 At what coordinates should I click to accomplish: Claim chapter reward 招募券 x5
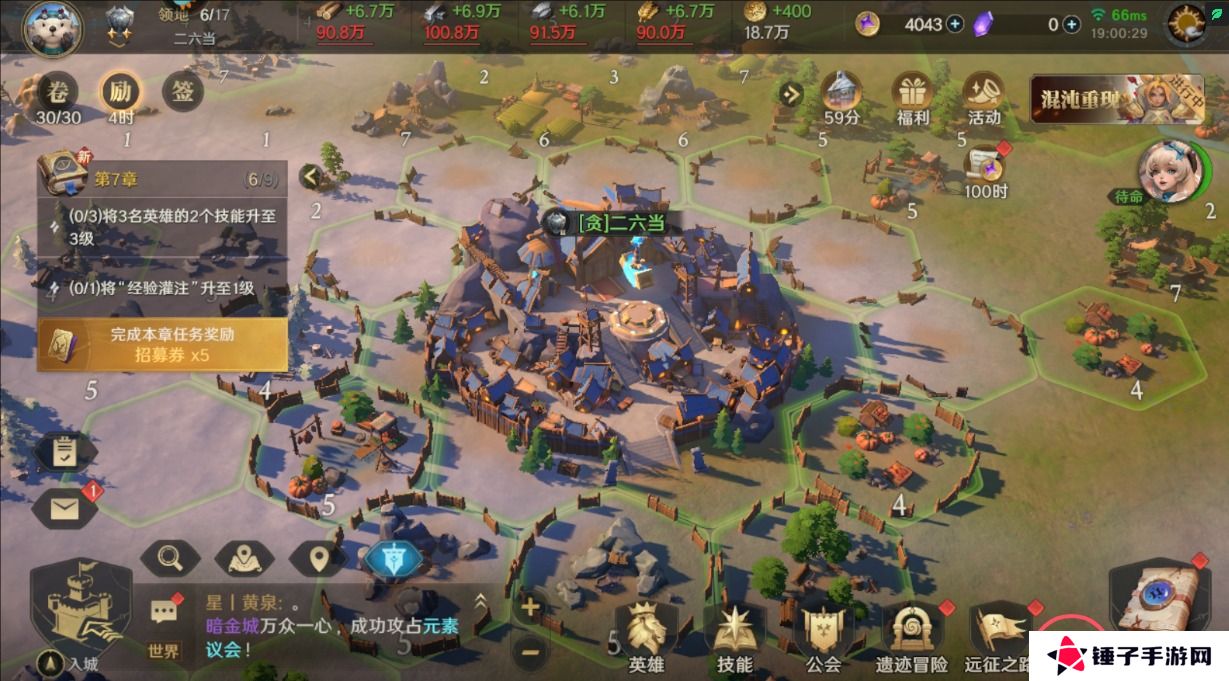[x=162, y=345]
